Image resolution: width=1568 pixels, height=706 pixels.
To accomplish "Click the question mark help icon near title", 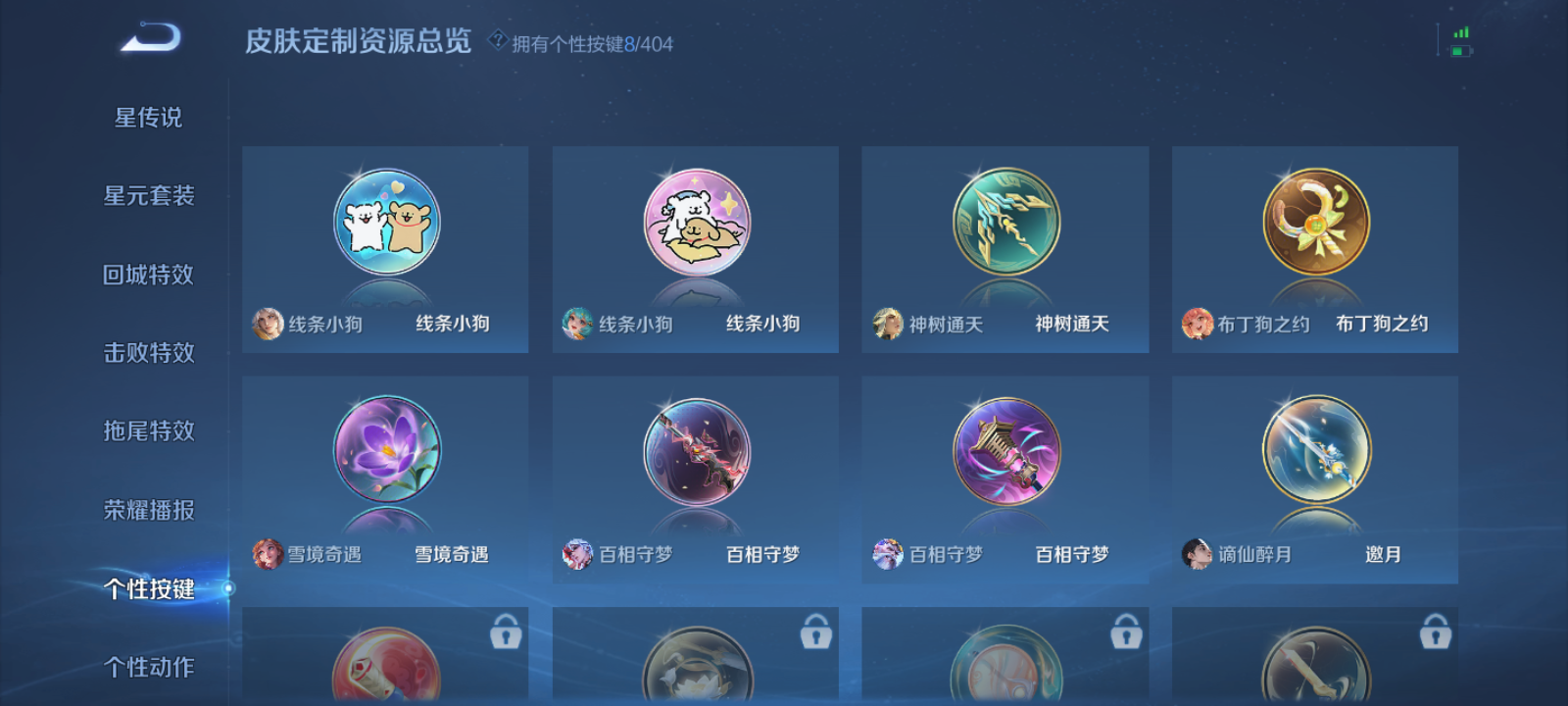I will coord(498,40).
